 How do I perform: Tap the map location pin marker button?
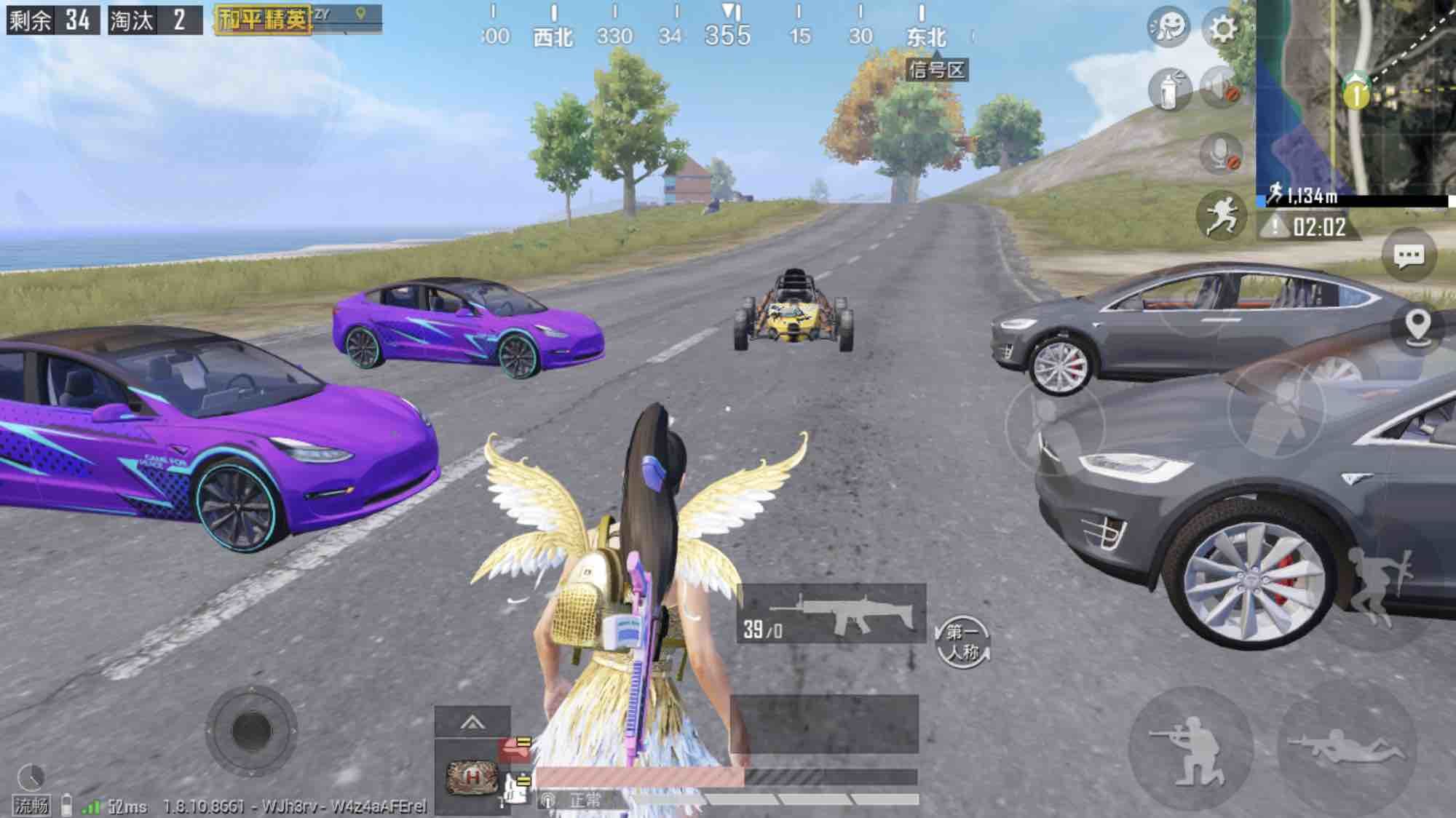point(1417,327)
